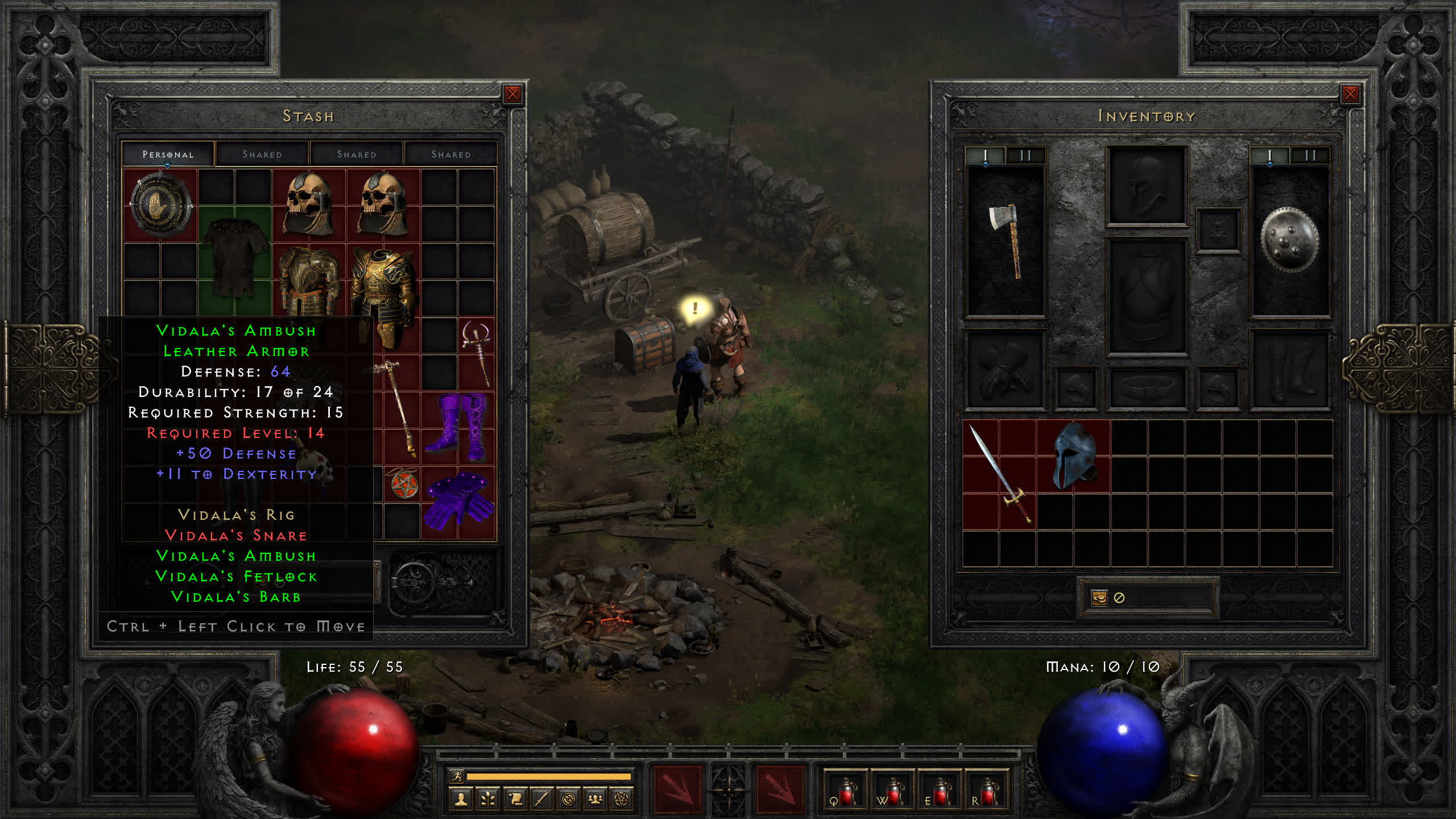Open the character sheet bust icon
This screenshot has width=1456, height=819.
[461, 800]
